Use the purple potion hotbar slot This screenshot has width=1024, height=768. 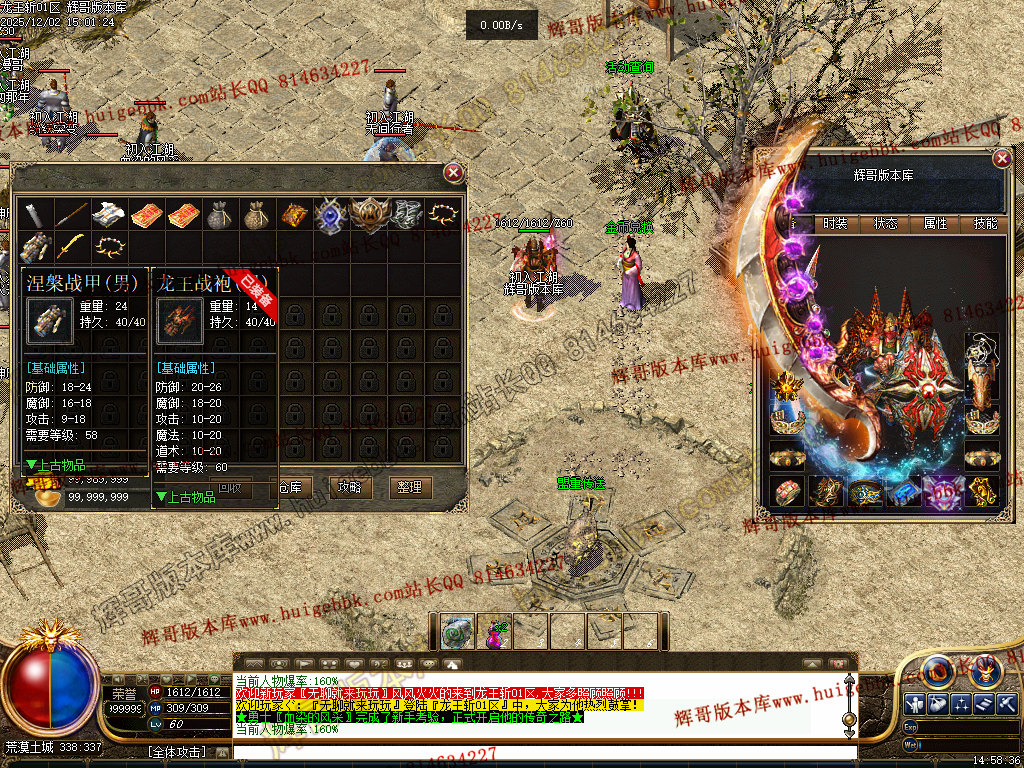point(494,631)
